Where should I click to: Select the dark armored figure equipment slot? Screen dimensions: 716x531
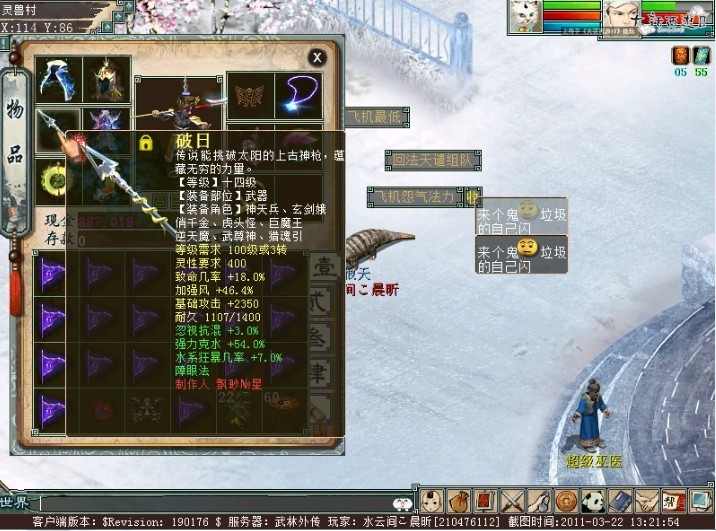coord(106,78)
